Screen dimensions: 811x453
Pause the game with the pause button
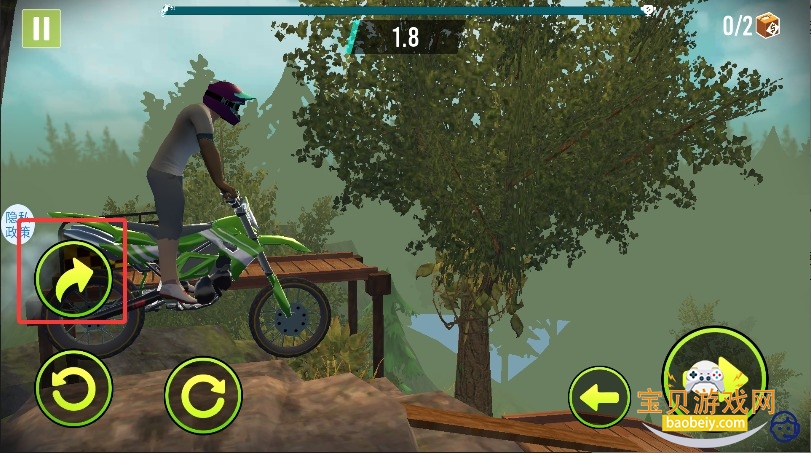pos(41,28)
